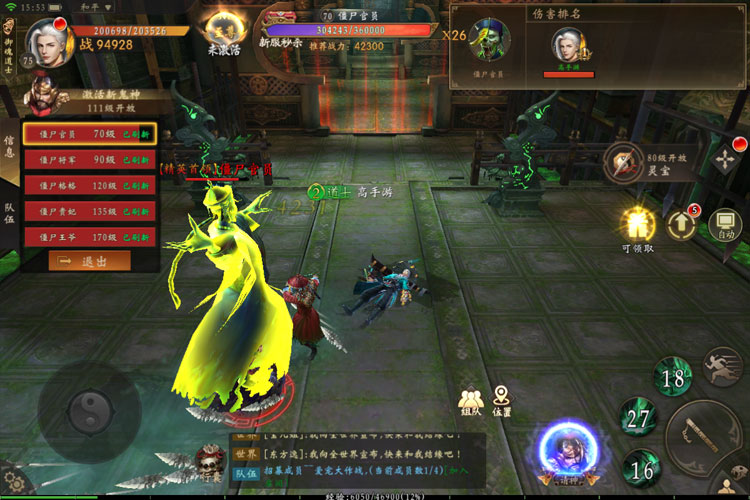Open the 至尊 未激活 icon
The height and width of the screenshot is (500, 750).
coord(223,30)
